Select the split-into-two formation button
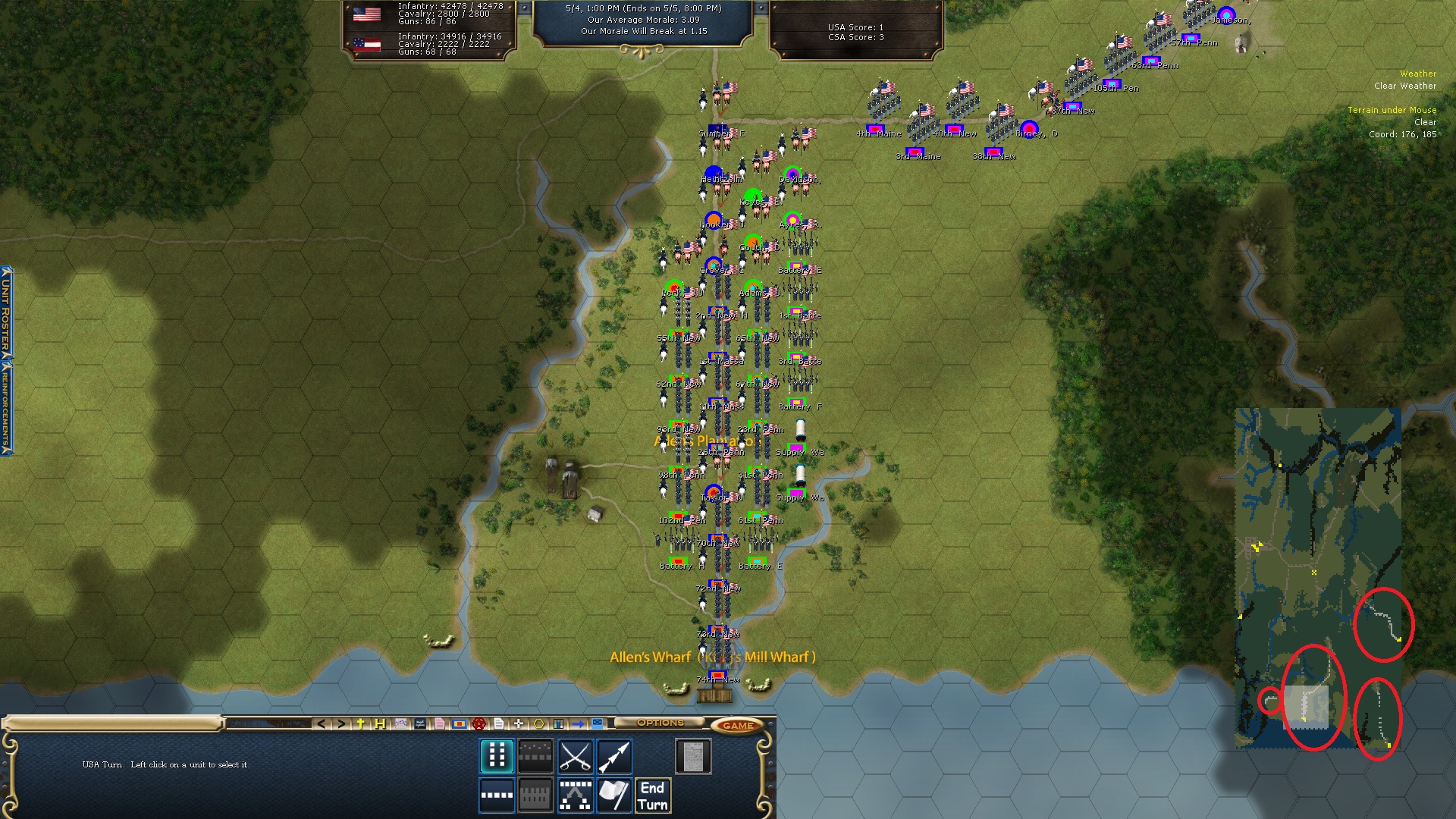Viewport: 1456px width, 819px height. click(575, 795)
